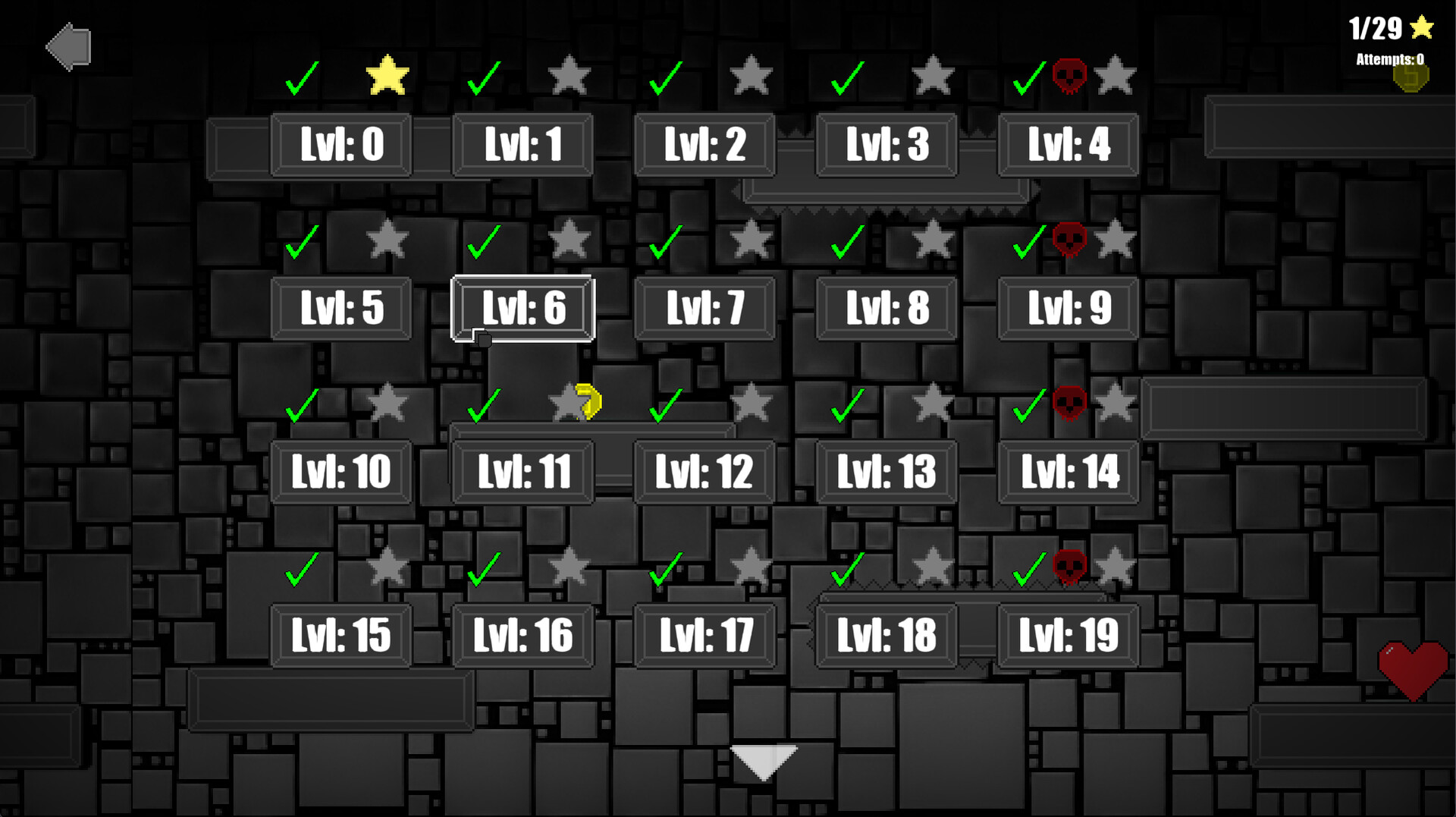Viewport: 1456px width, 817px height.
Task: Click the back arrow to exit level select
Action: (68, 47)
